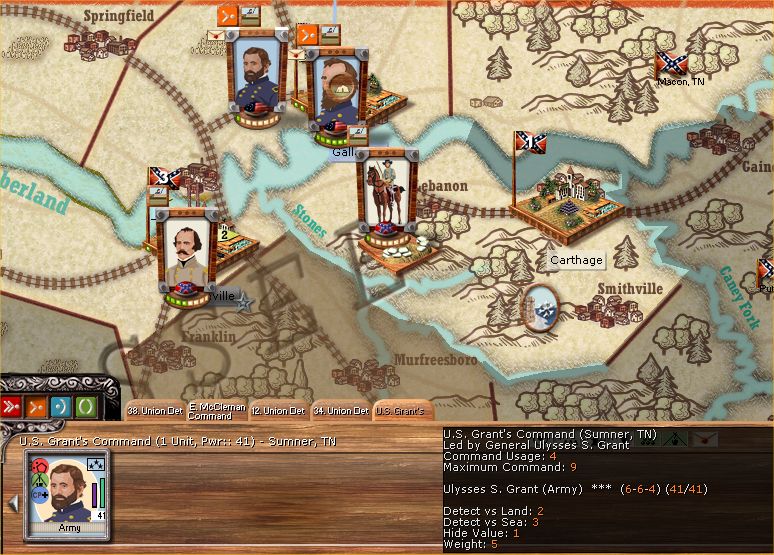This screenshot has width=774, height=555.
Task: Select the 12. Union Det tab
Action: pos(277,410)
